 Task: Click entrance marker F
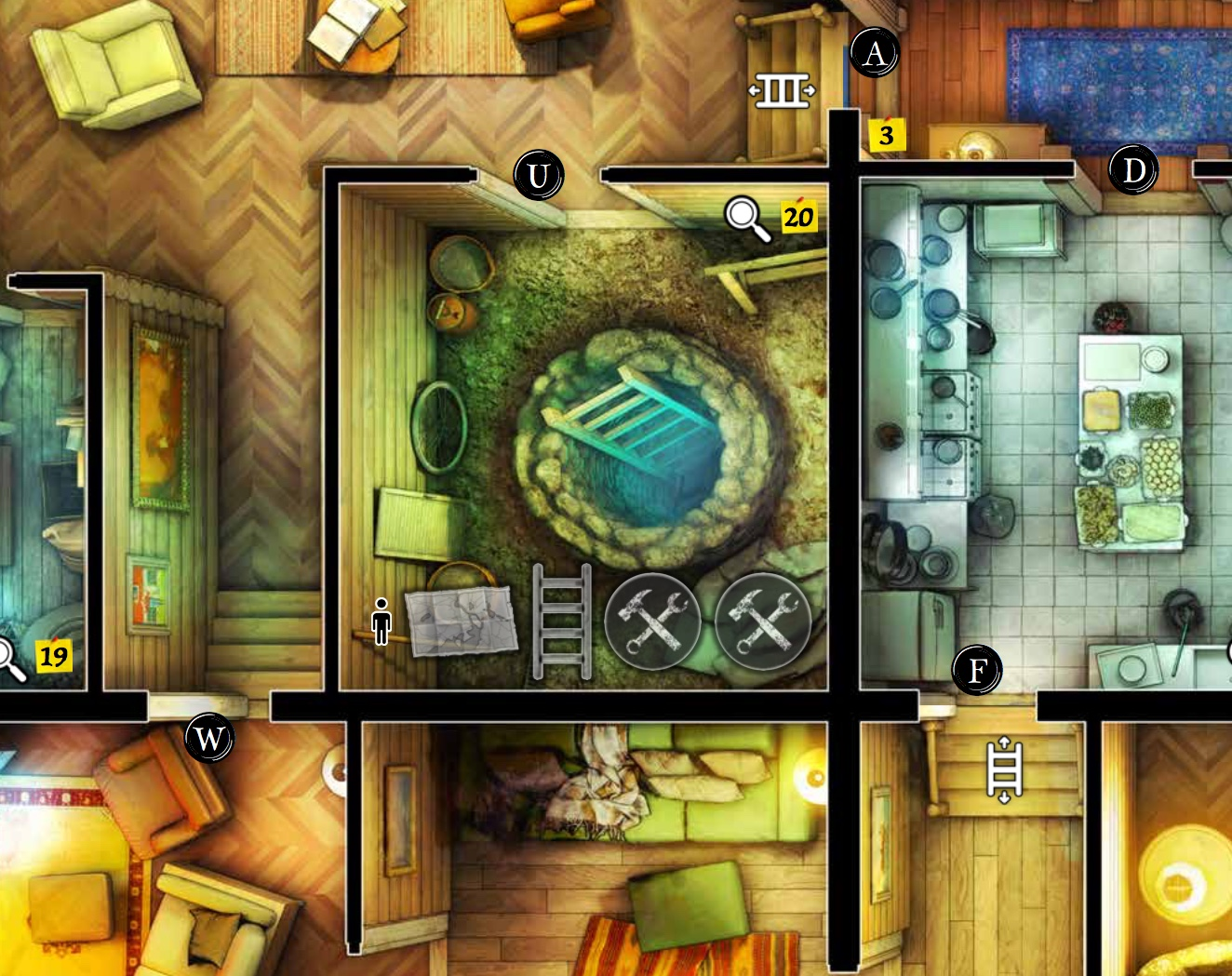coord(977,668)
